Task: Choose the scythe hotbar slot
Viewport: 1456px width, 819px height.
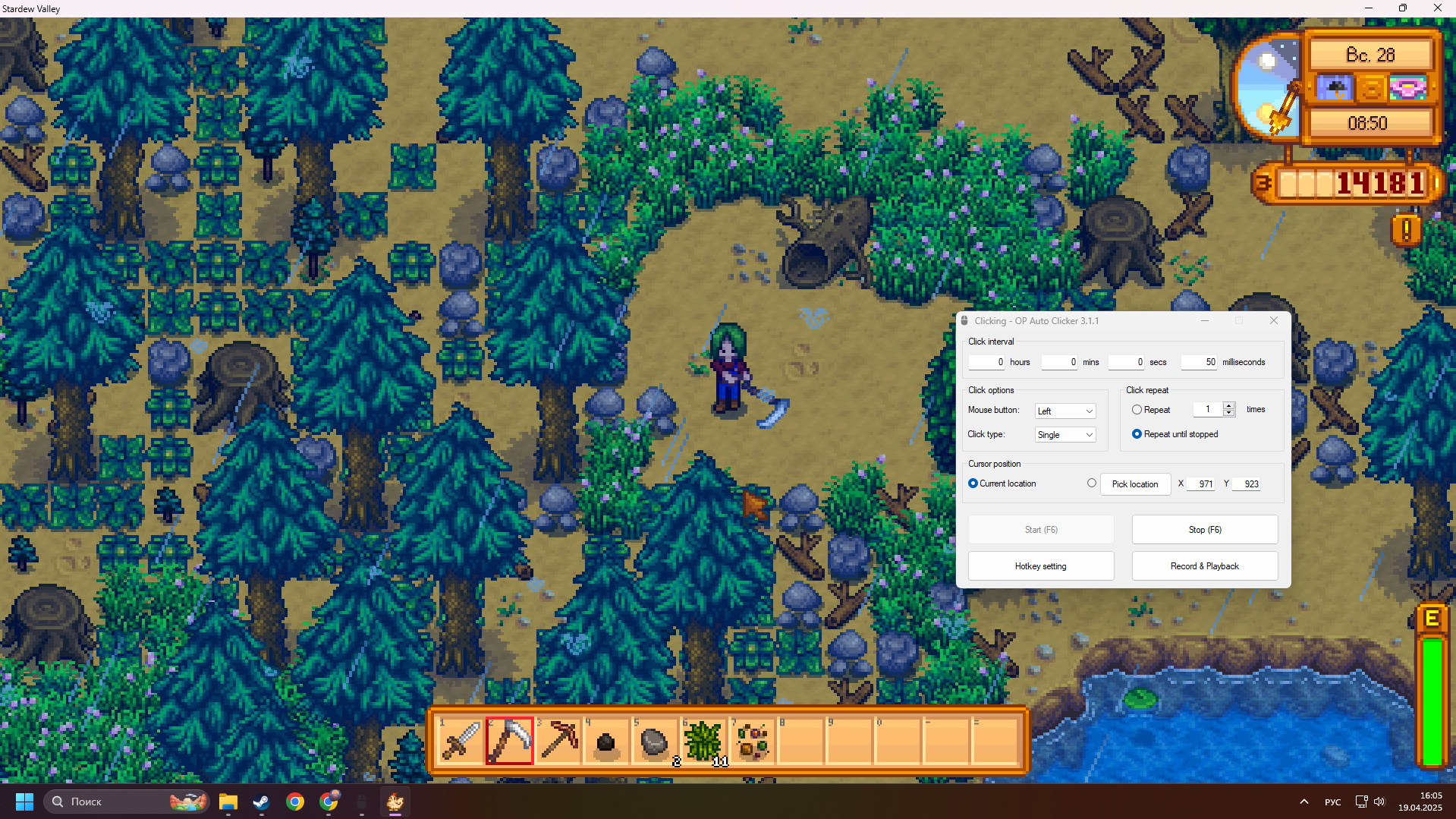Action: [x=509, y=740]
